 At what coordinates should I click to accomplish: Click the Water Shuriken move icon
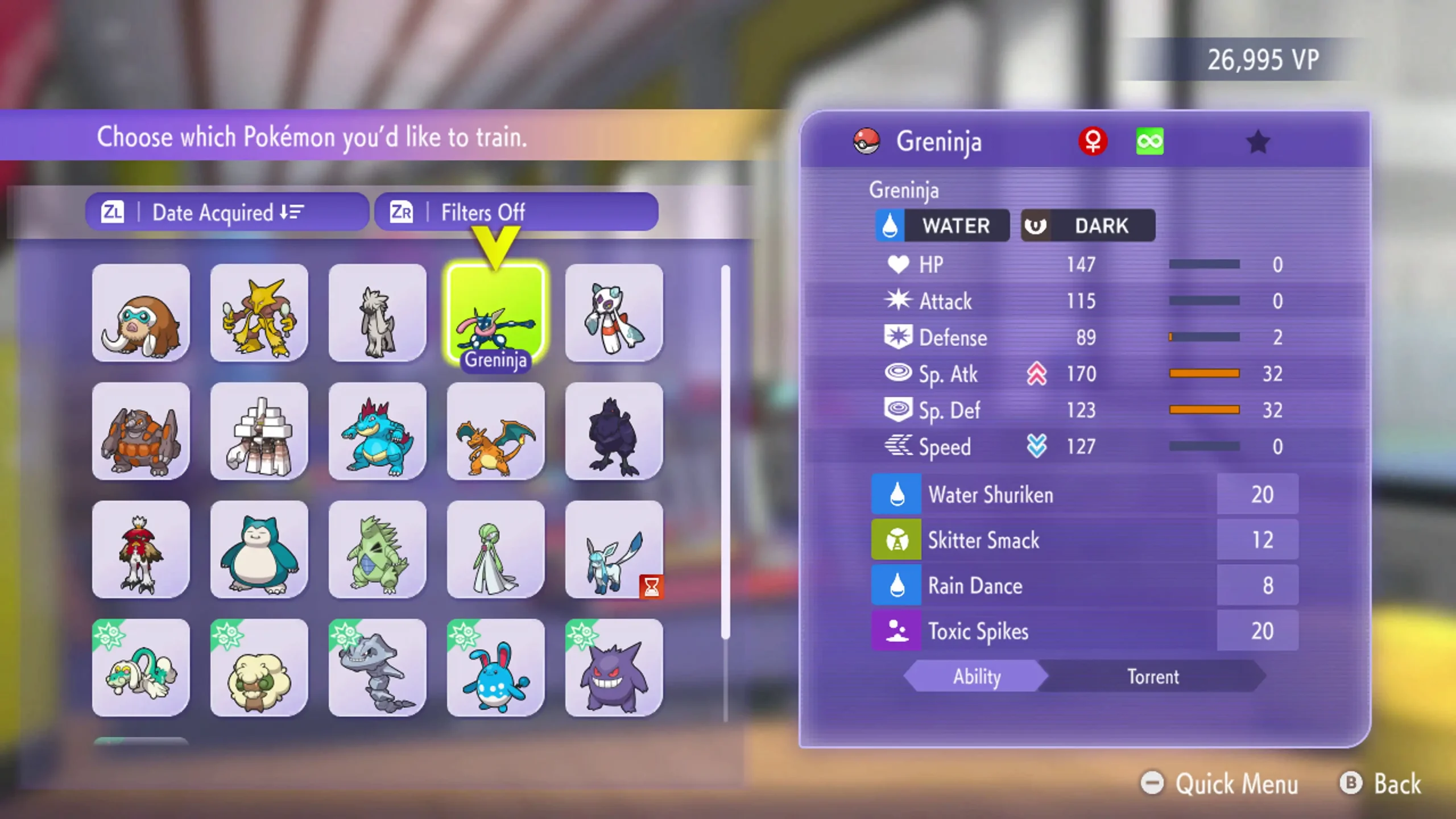click(896, 494)
